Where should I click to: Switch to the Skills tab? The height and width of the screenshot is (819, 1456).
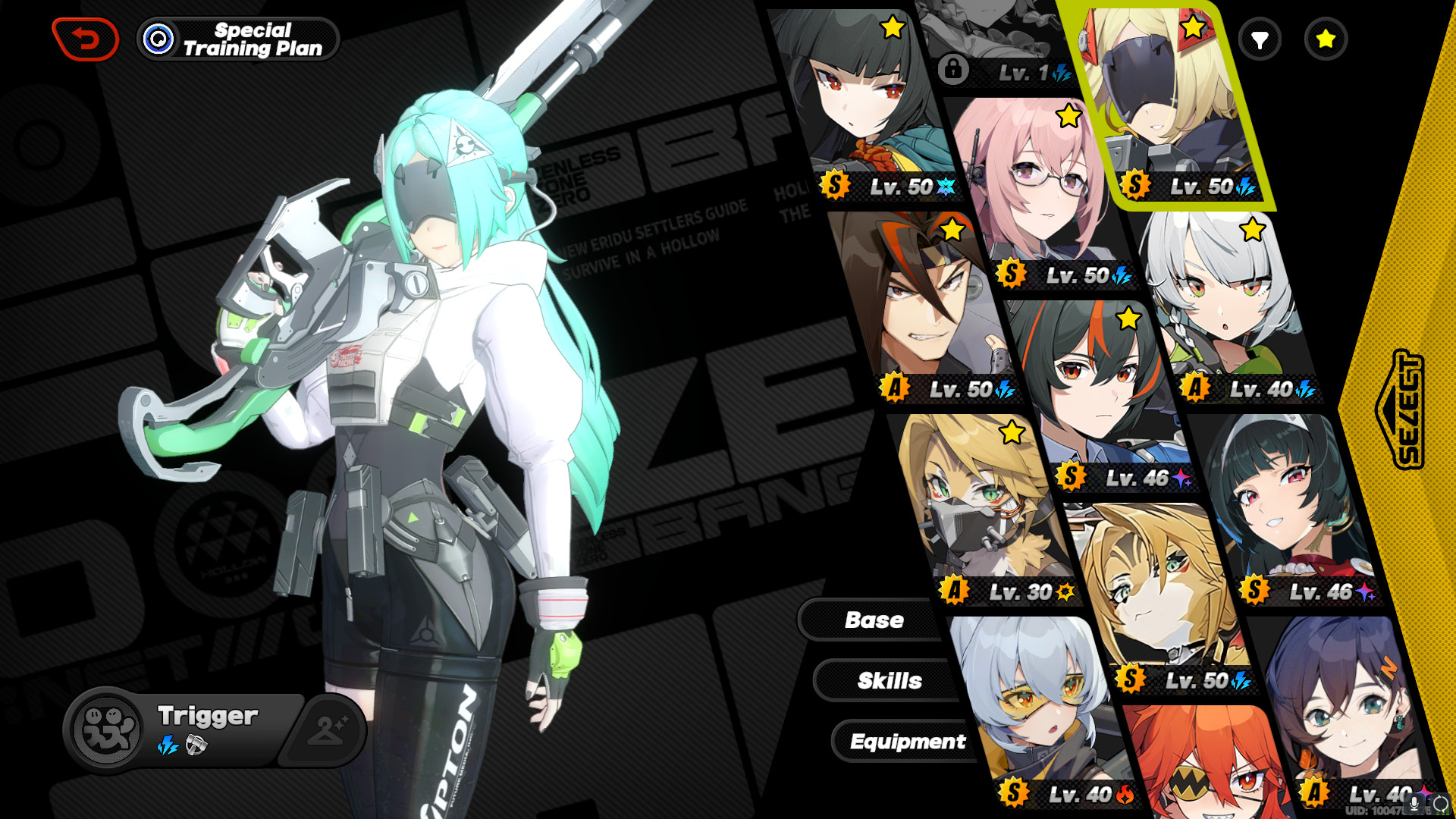(x=890, y=680)
